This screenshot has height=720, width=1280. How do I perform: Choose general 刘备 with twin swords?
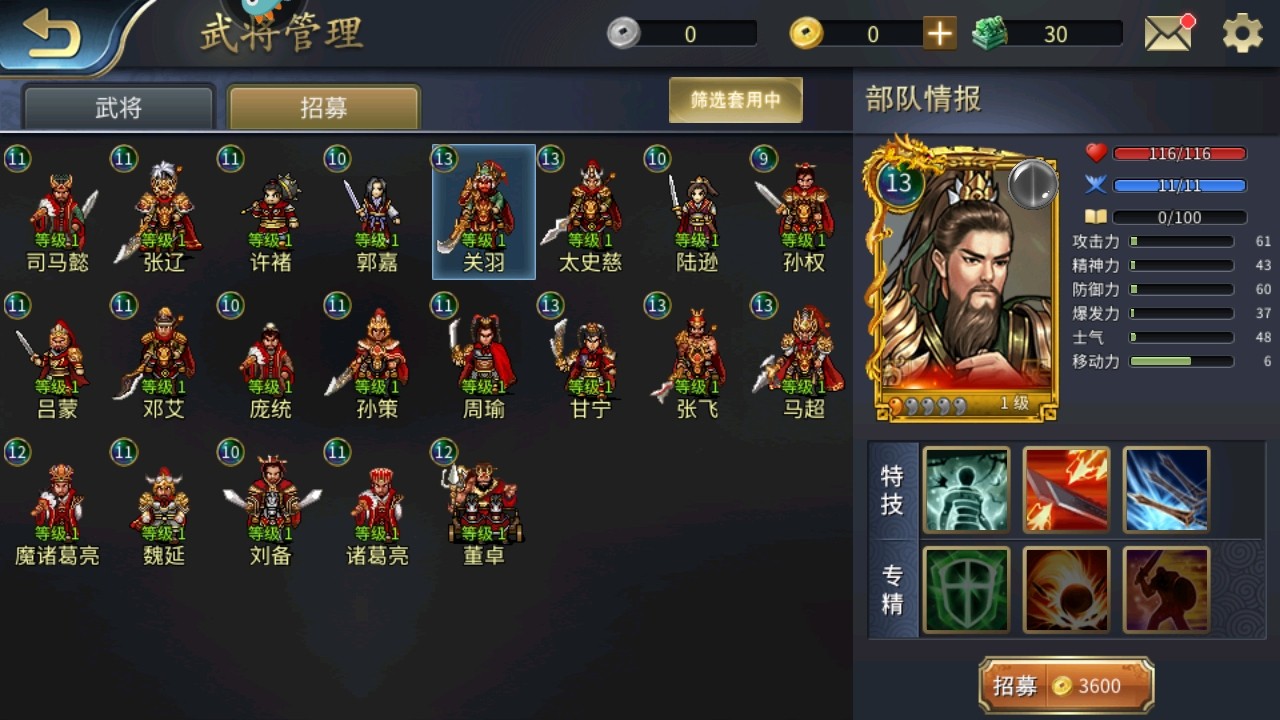tap(270, 504)
